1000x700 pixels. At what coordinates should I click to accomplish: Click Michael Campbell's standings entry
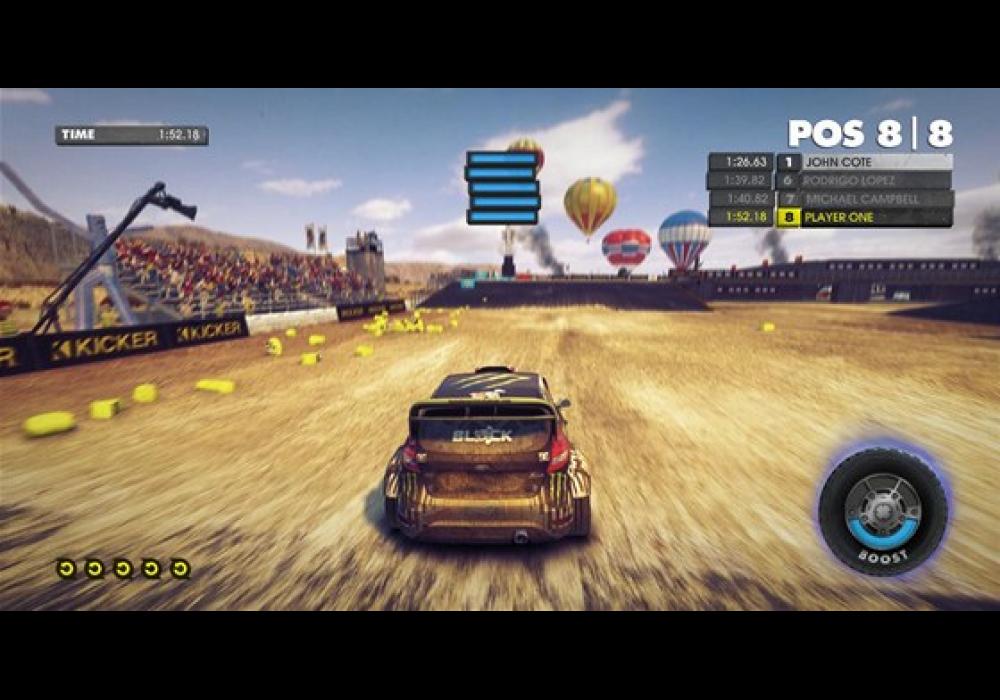pyautogui.click(x=863, y=199)
